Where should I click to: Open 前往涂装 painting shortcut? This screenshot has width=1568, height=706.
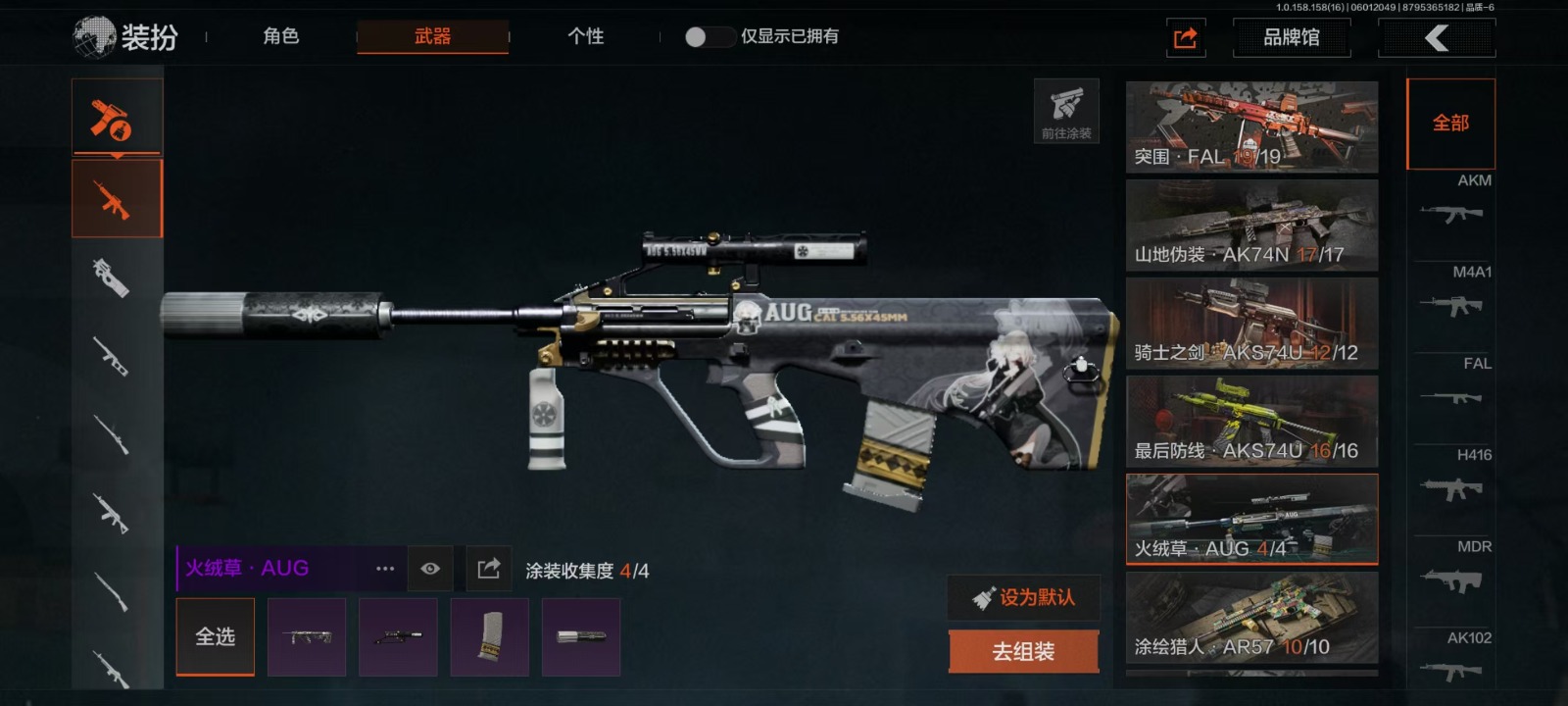pos(1066,111)
